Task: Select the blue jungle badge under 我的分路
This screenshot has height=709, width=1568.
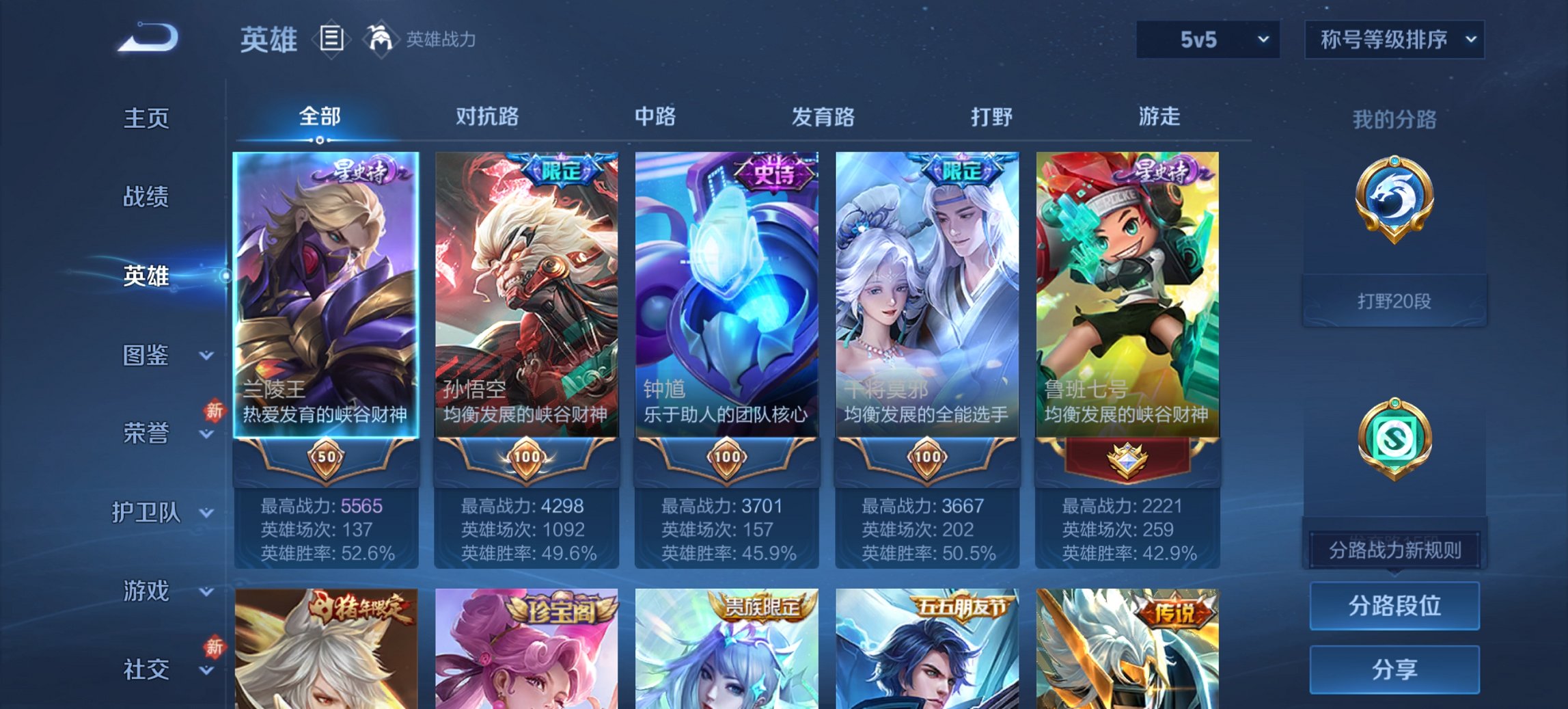Action: point(1396,198)
